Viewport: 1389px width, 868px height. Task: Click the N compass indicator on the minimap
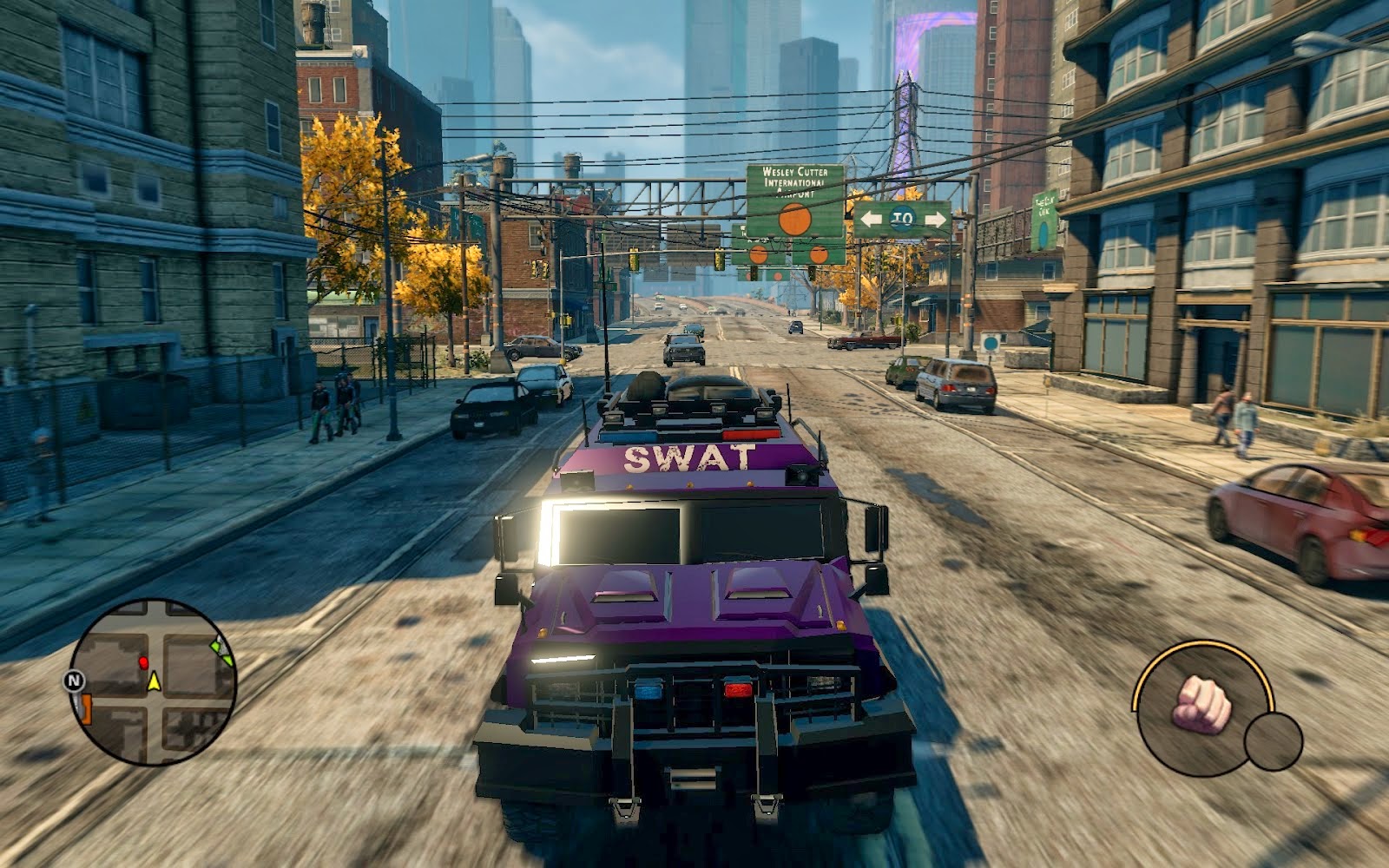tap(74, 680)
